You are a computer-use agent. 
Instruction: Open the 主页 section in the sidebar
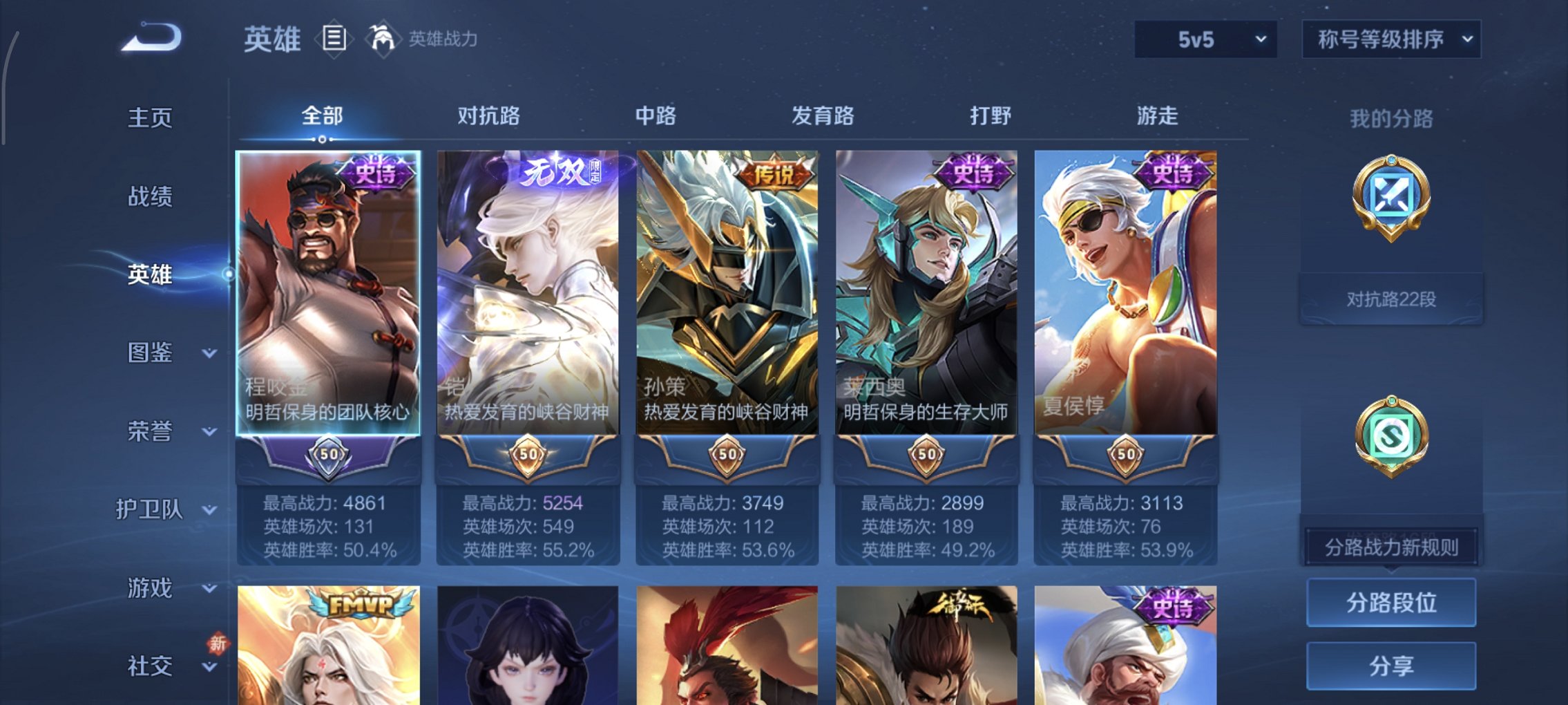(150, 117)
